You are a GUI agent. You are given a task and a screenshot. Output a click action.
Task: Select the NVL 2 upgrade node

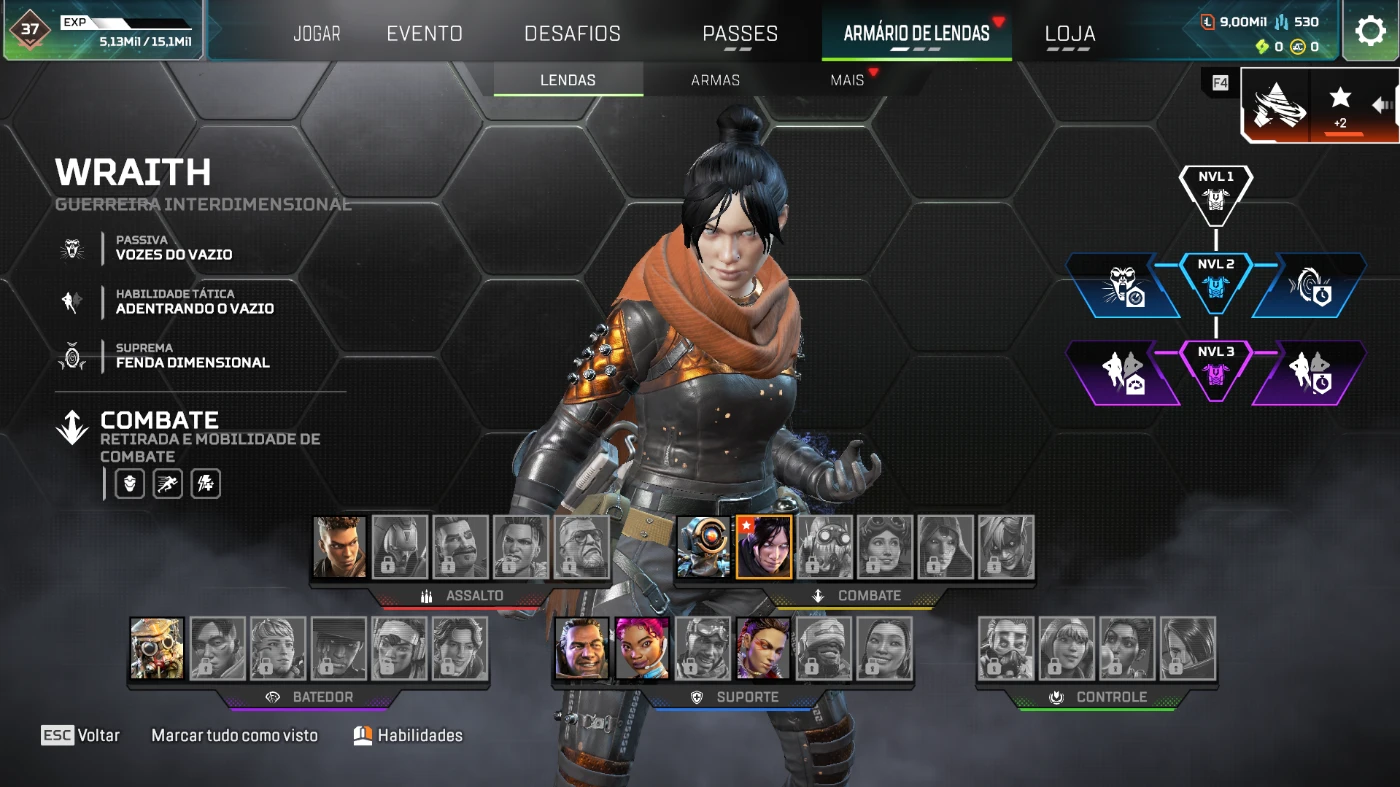(x=1216, y=277)
